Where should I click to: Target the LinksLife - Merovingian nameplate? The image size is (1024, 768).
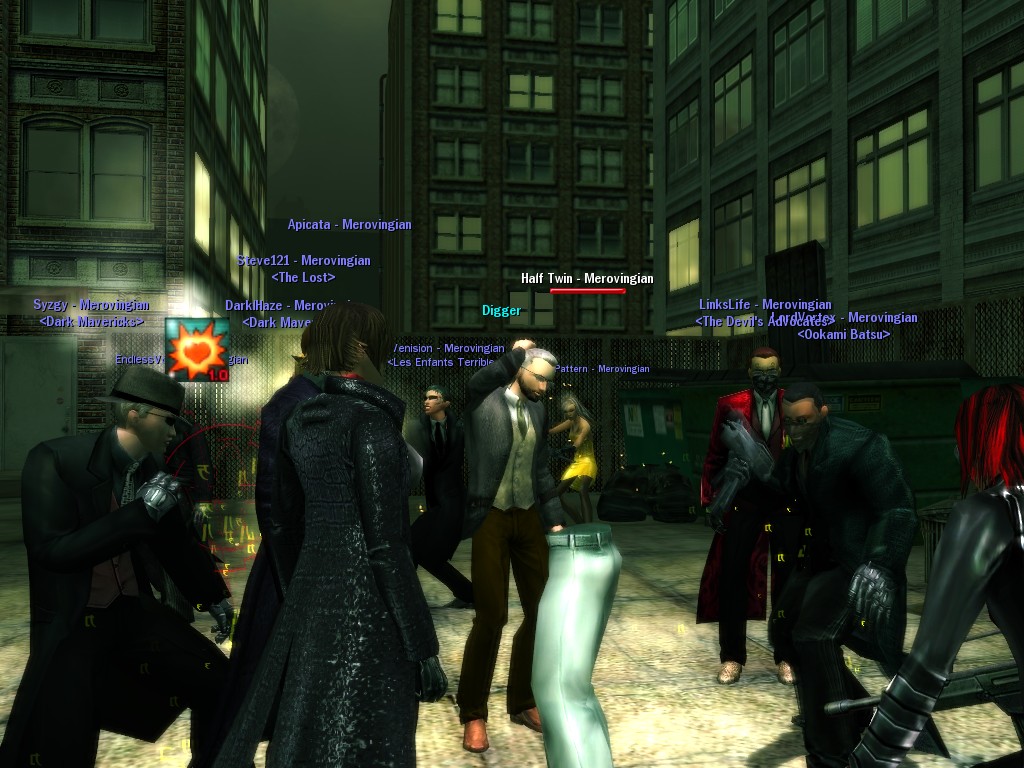(765, 304)
